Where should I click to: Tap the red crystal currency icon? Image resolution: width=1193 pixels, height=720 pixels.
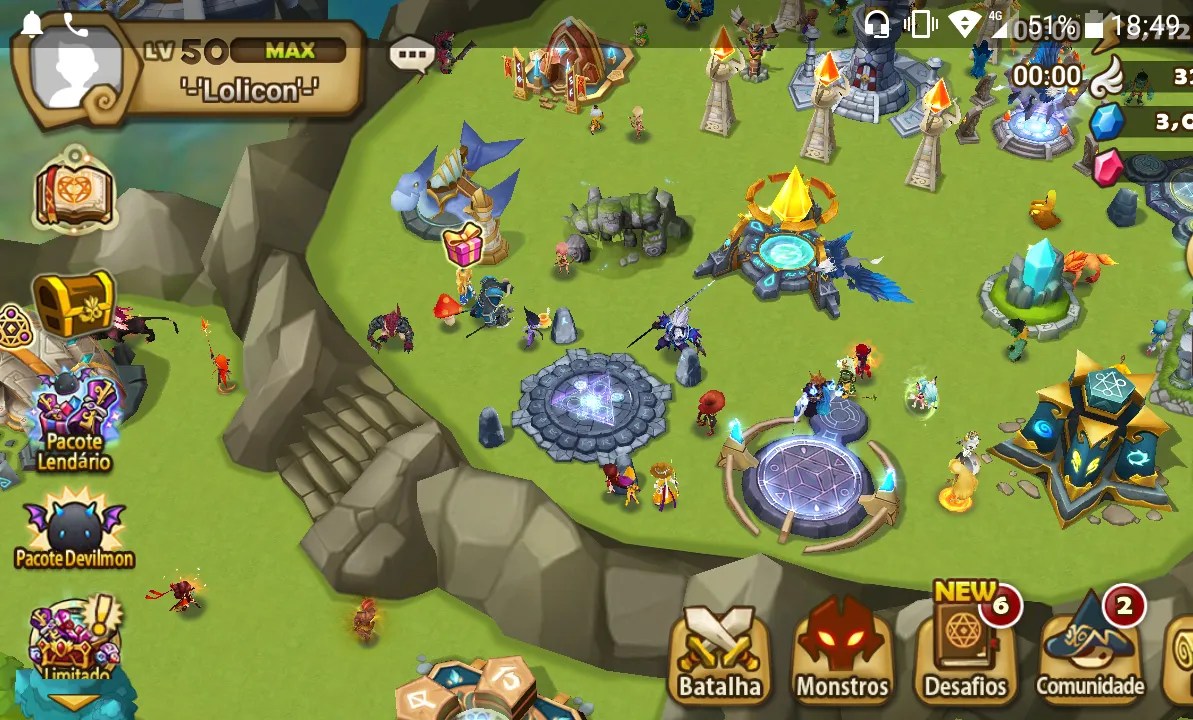(x=1108, y=168)
